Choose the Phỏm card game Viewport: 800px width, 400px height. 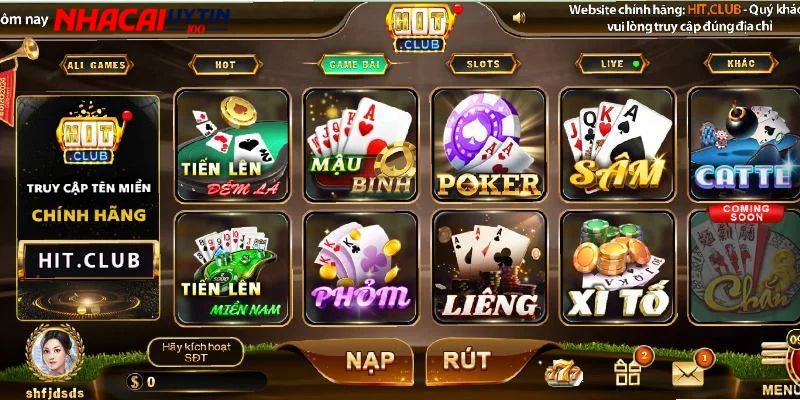point(360,266)
